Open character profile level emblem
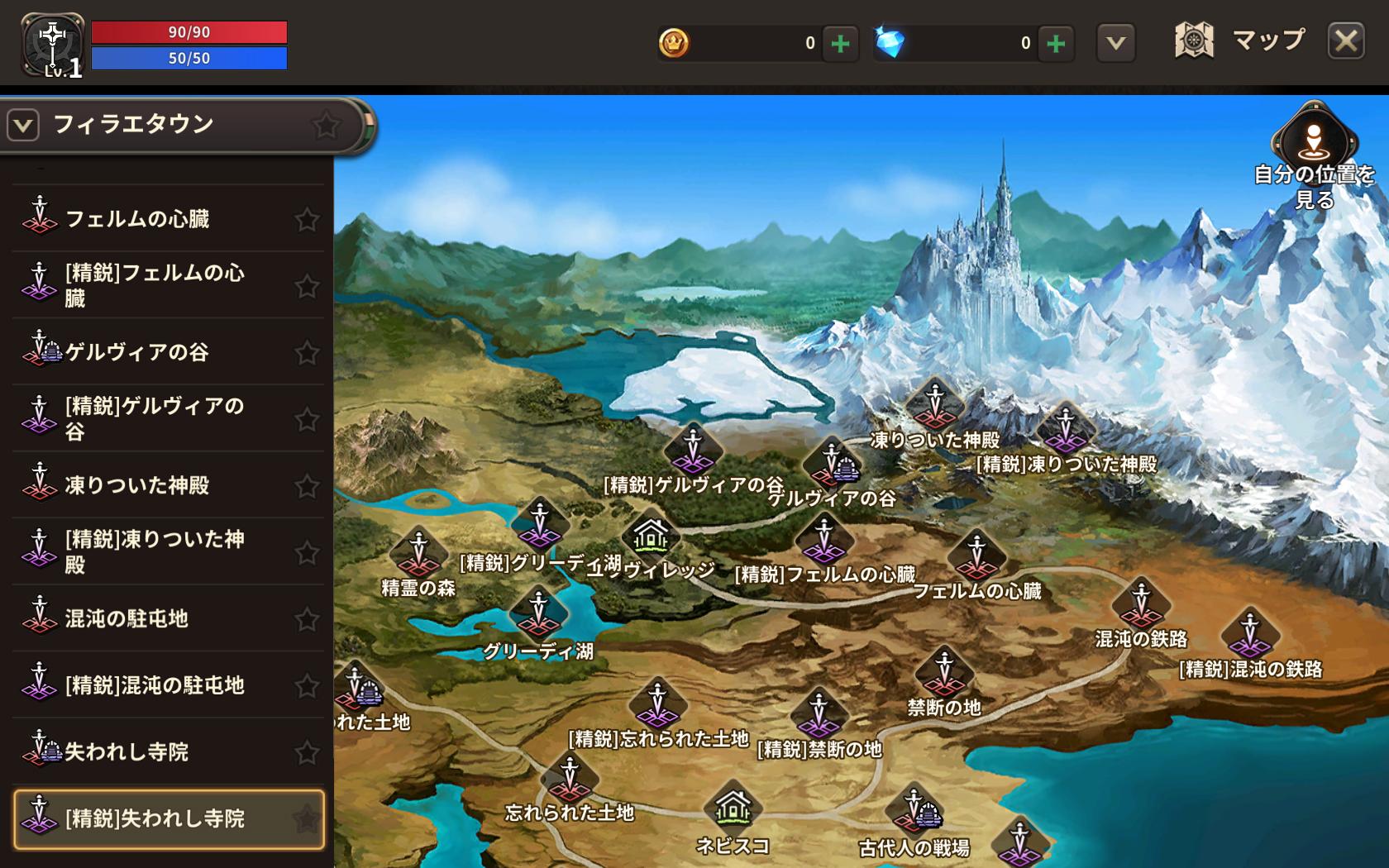The image size is (1389, 868). [53, 45]
